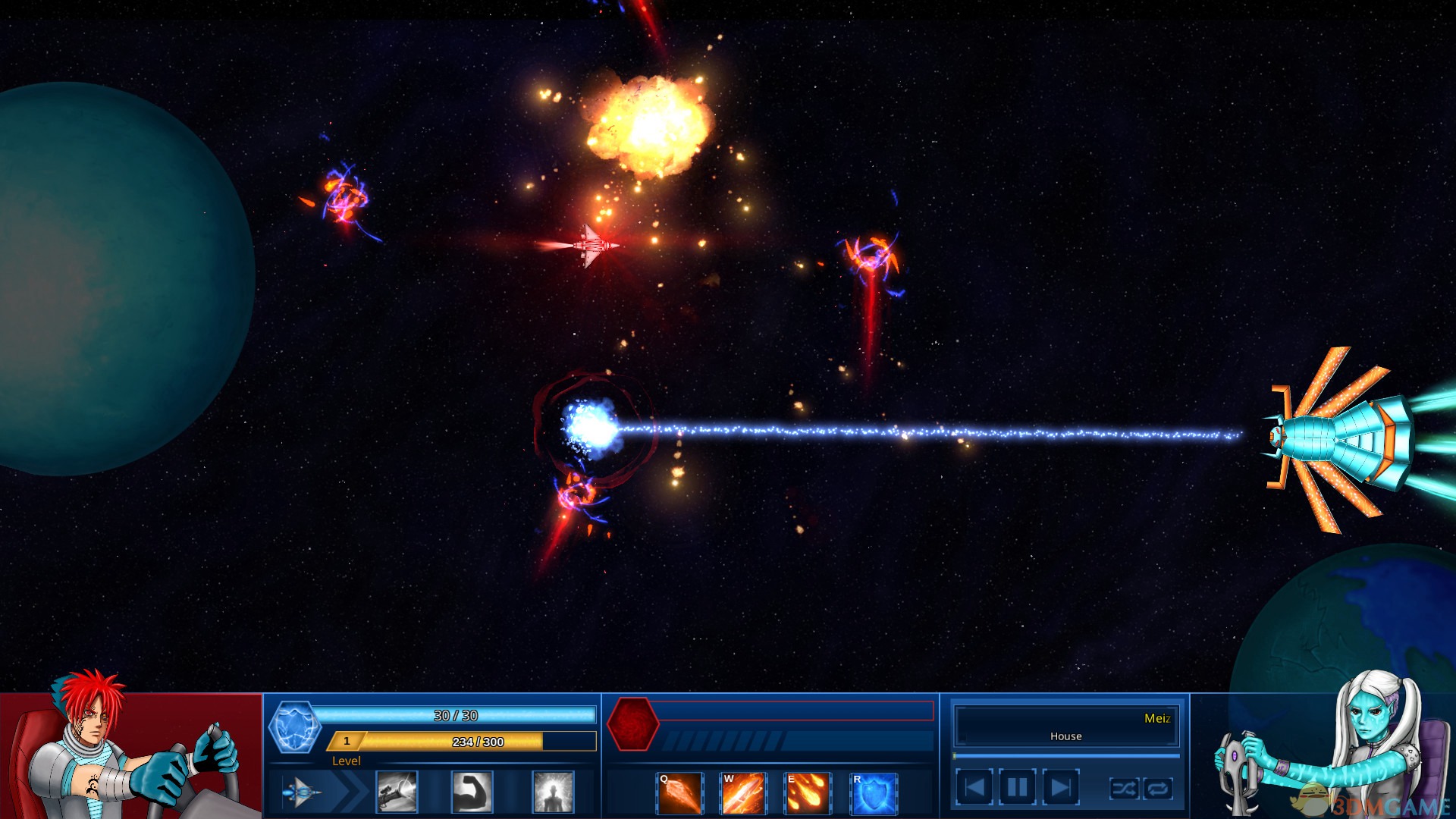Click the House track title

point(1066,736)
